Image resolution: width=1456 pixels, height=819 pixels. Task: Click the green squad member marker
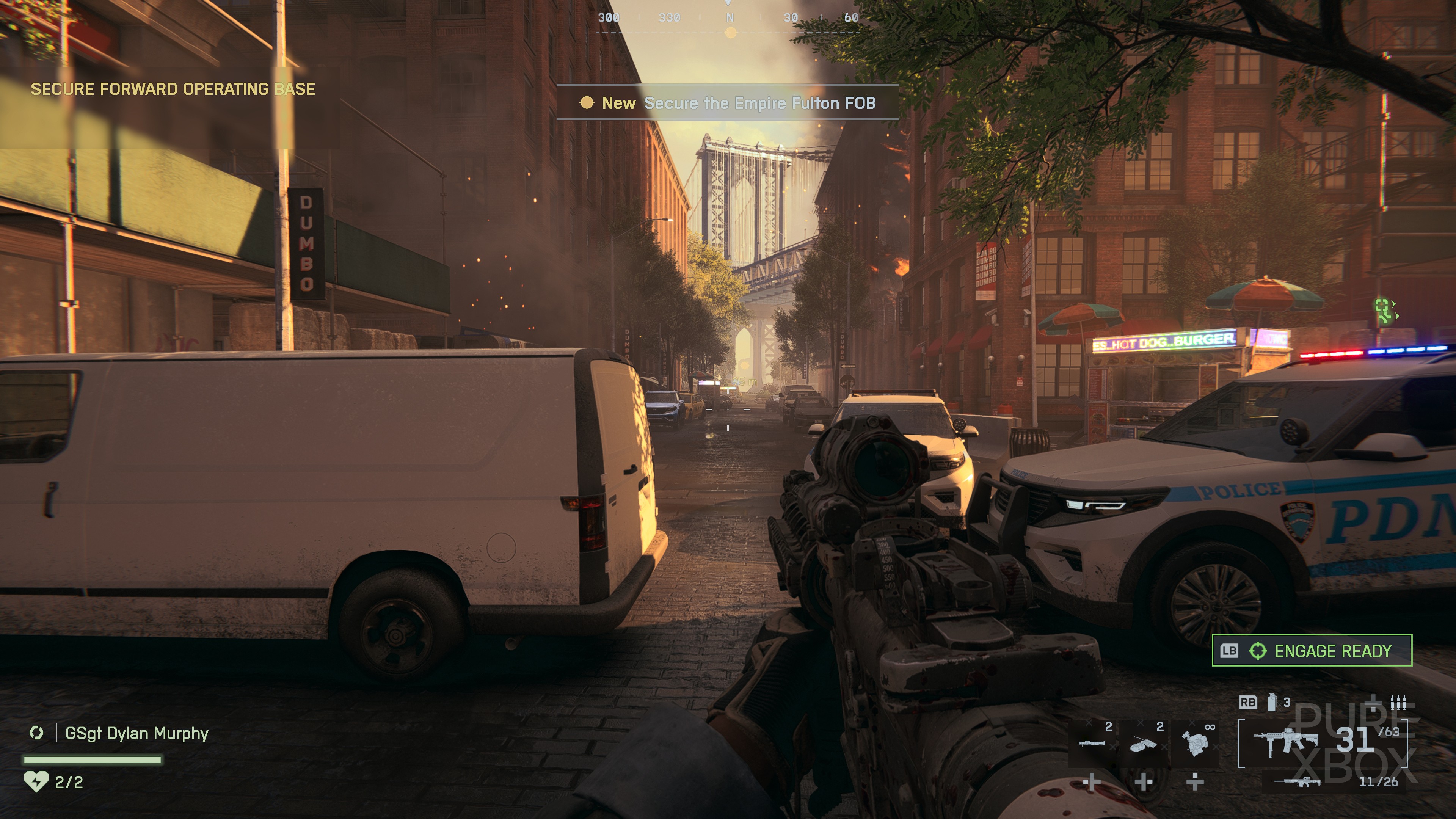click(x=1384, y=310)
